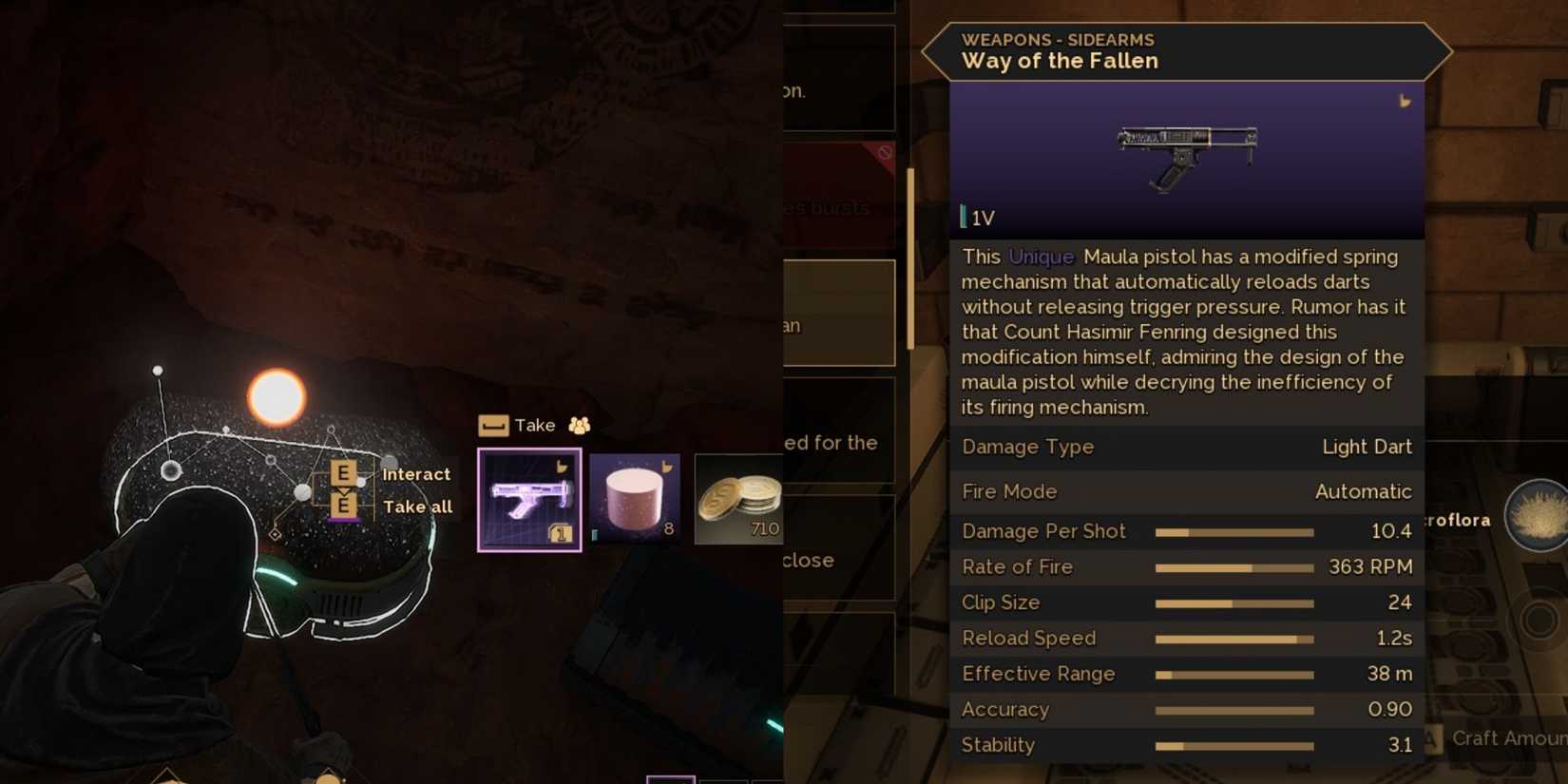1568x784 pixels.
Task: Toggle the flag marker atop the weapon preview panel
Action: [x=1405, y=100]
